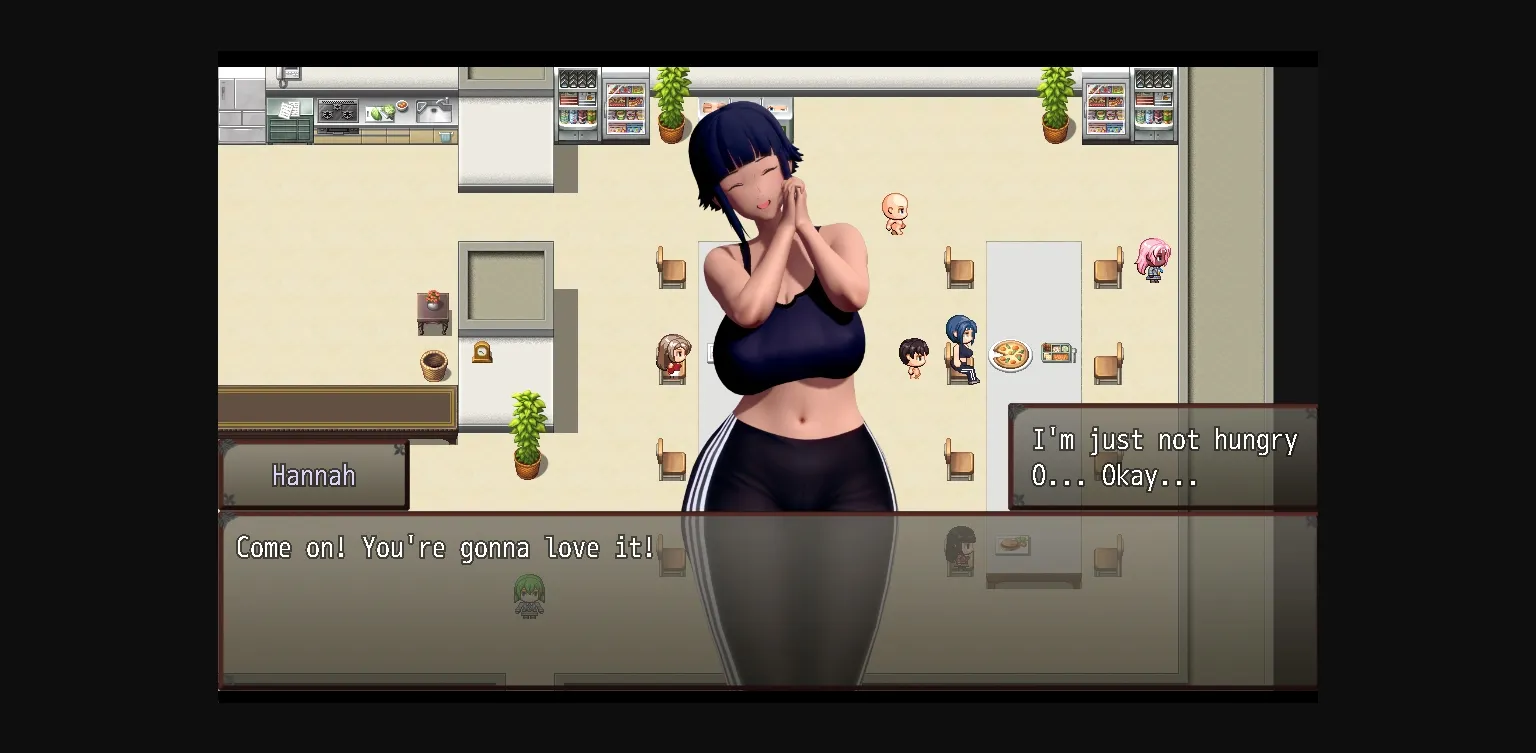Select the stove in the kitchen area

point(340,108)
